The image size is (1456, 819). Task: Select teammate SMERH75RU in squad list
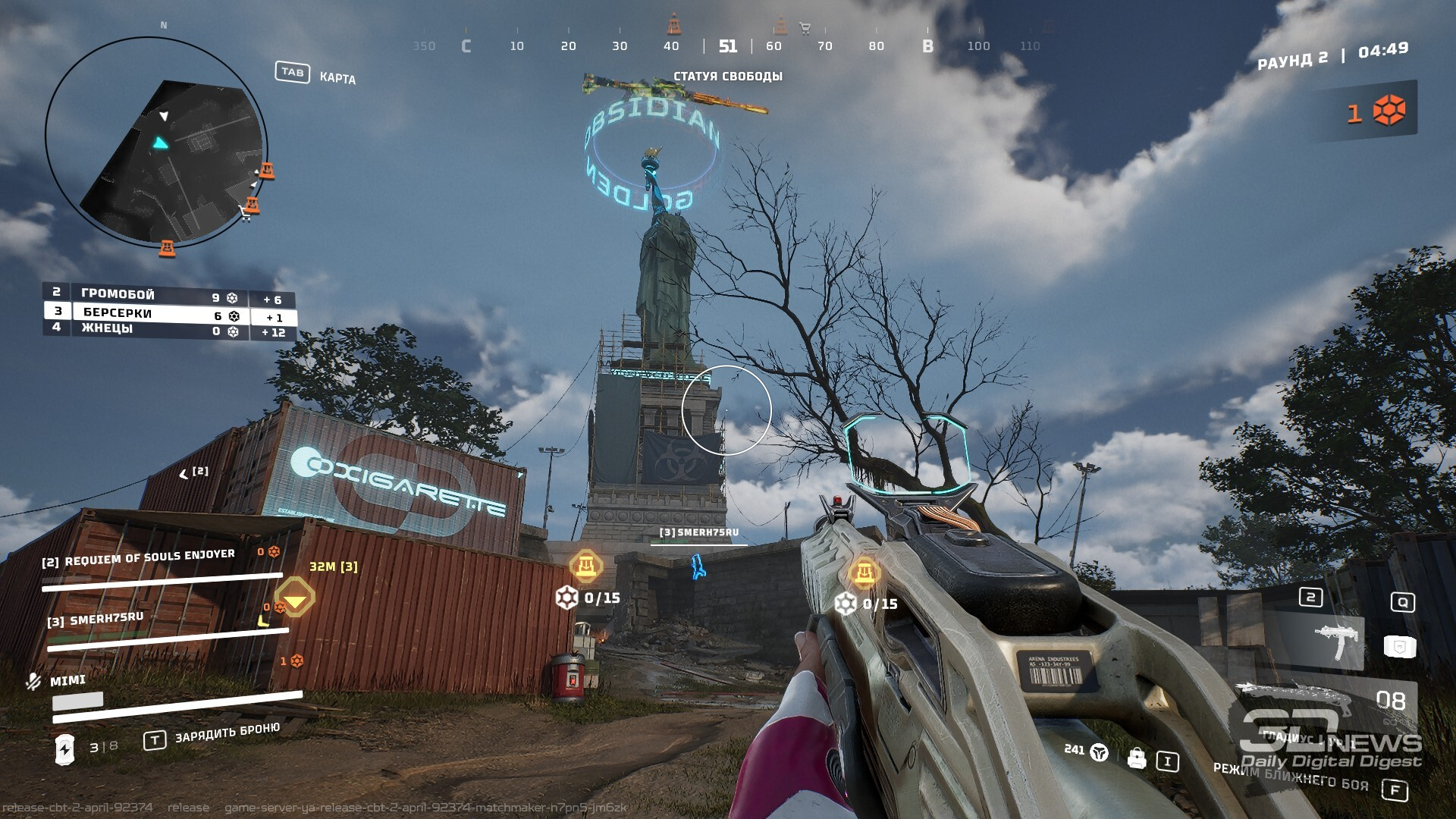[x=96, y=620]
